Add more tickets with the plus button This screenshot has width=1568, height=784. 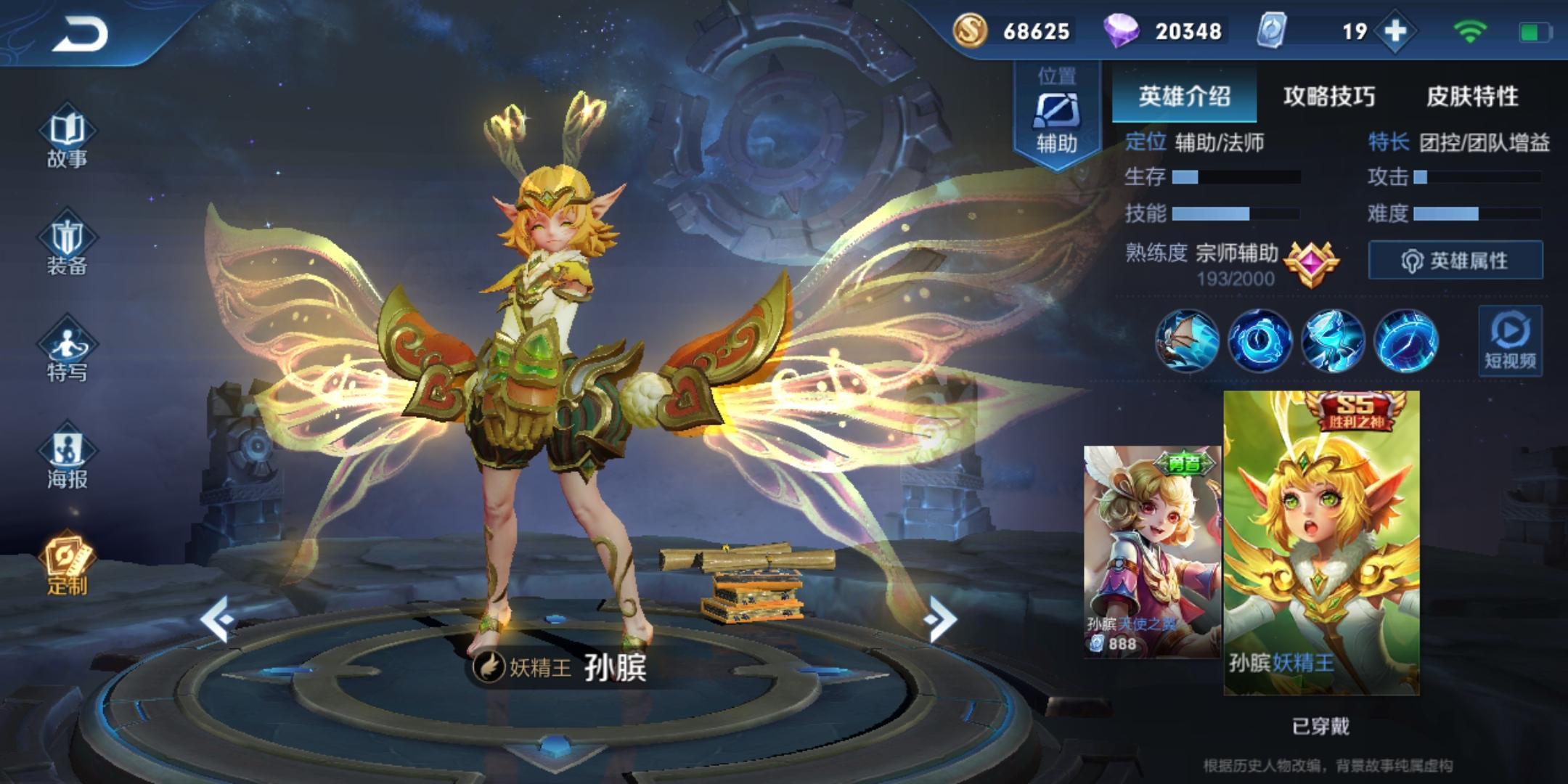click(1395, 31)
